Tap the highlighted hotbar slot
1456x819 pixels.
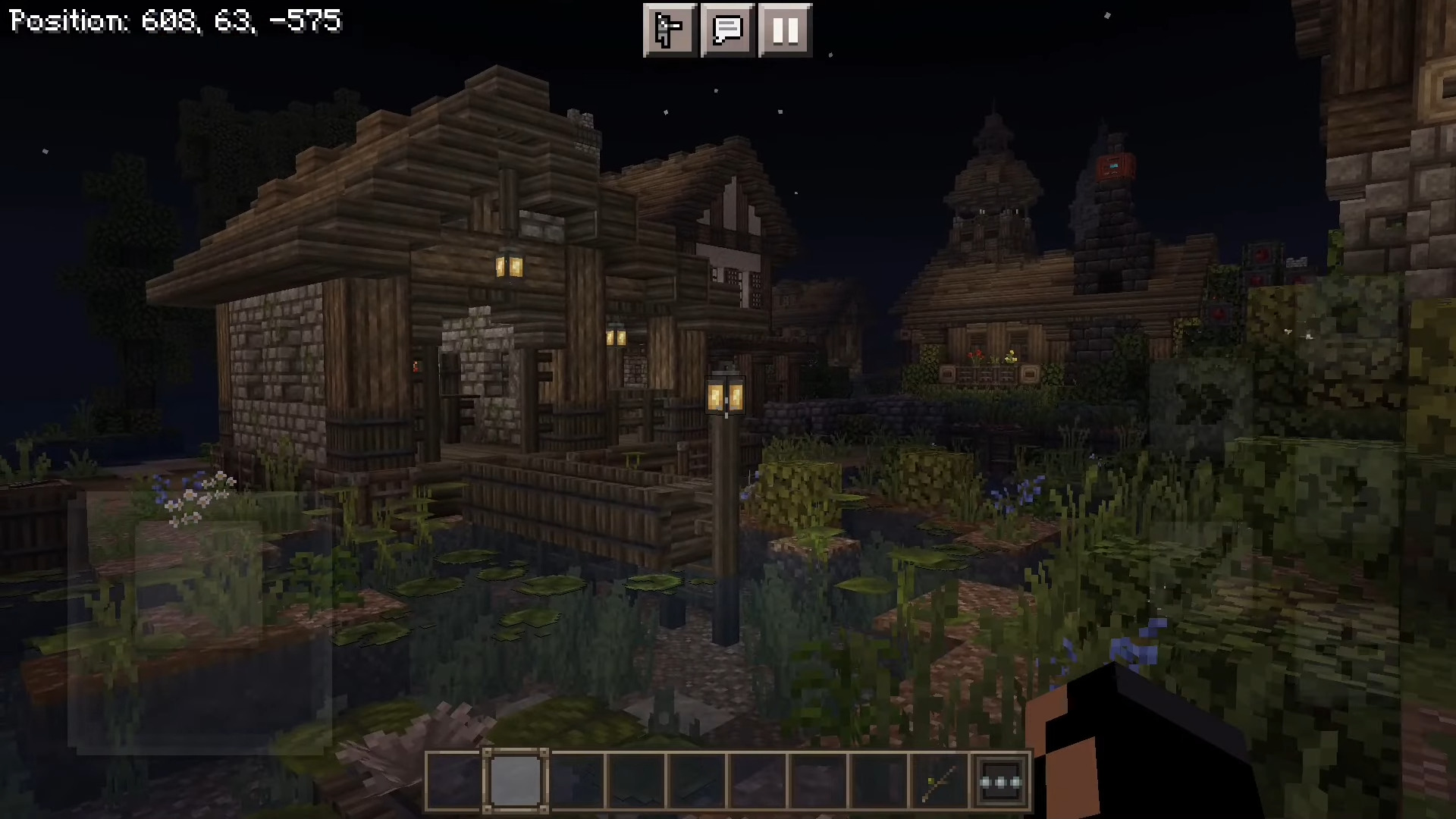coord(516,781)
